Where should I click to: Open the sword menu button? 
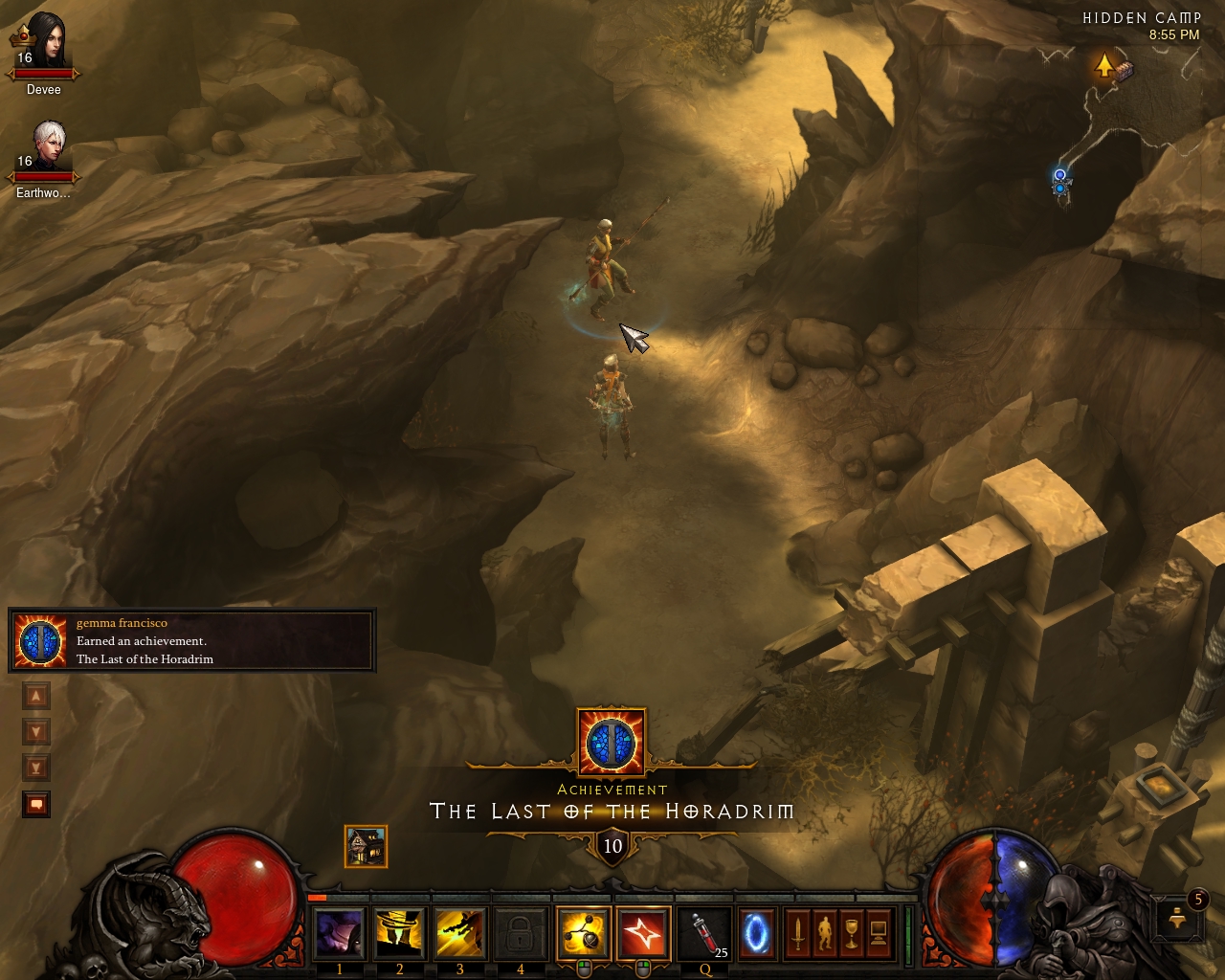[x=798, y=933]
